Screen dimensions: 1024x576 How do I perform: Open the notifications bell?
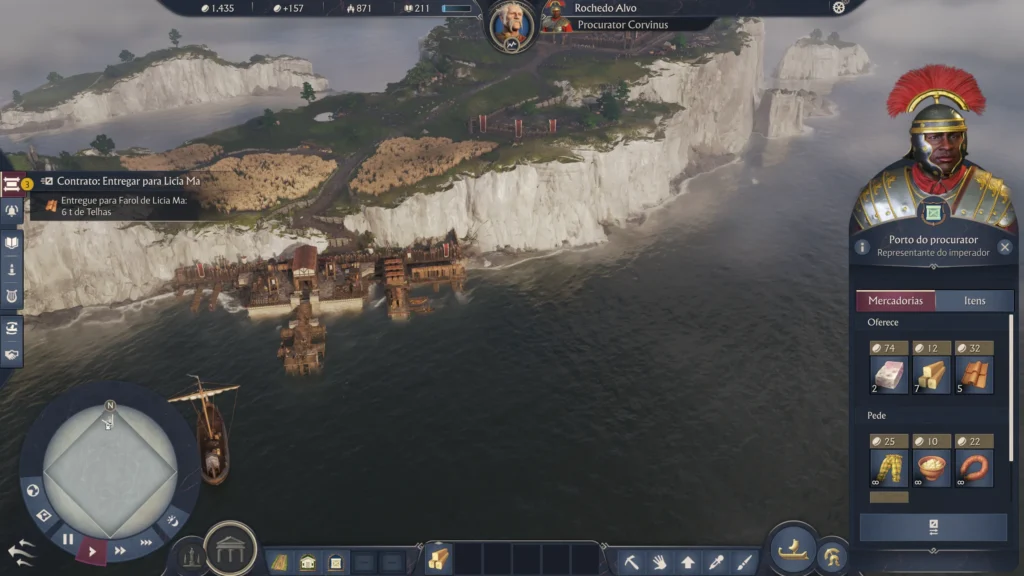click(12, 211)
